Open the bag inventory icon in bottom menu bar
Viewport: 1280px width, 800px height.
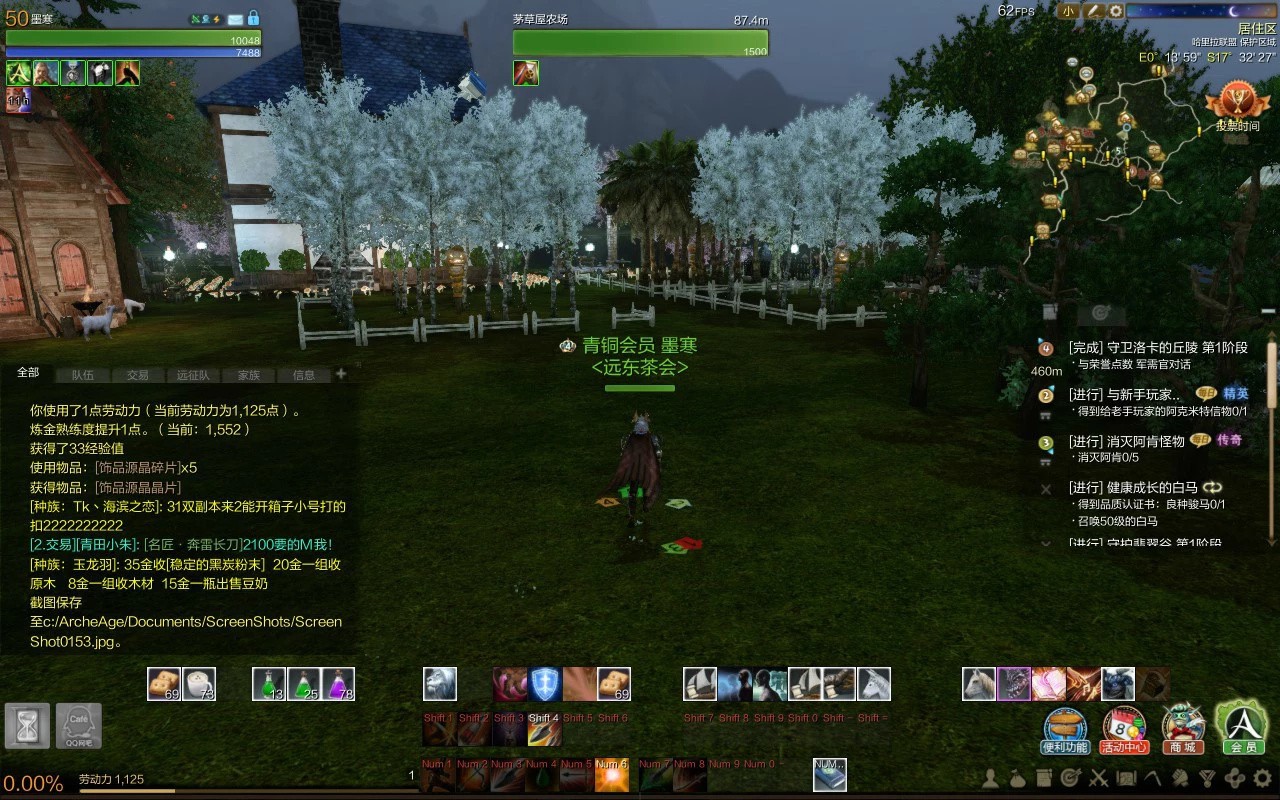pos(1017,778)
